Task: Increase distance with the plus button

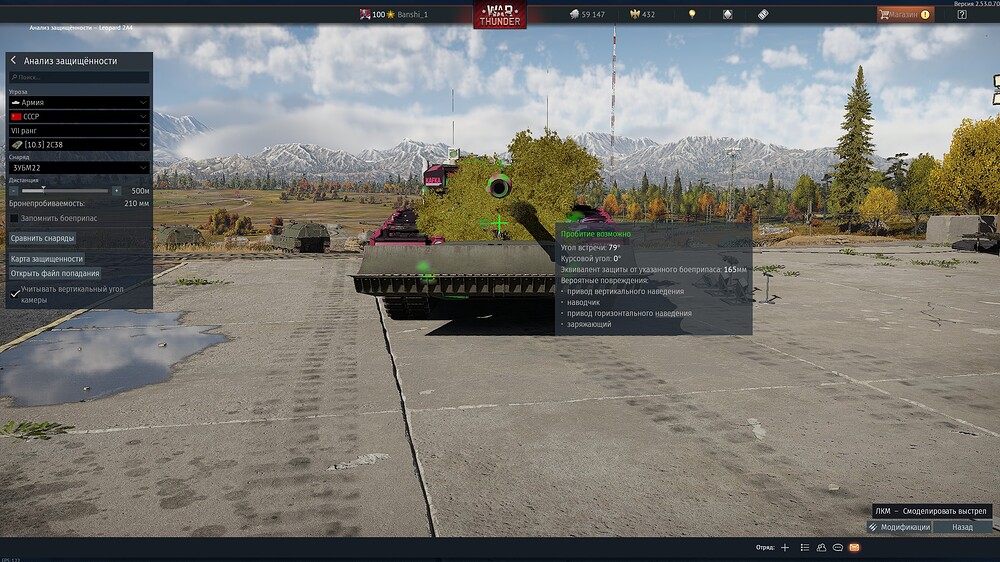Action: point(116,190)
